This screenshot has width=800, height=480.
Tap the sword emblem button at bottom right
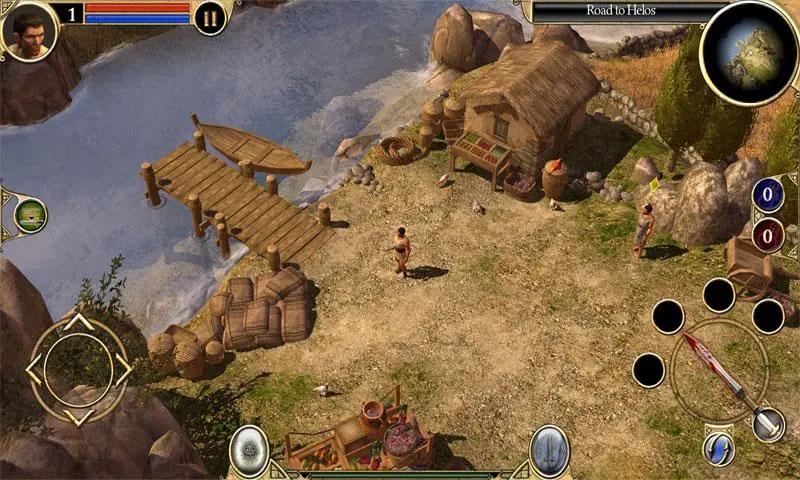tap(549, 448)
